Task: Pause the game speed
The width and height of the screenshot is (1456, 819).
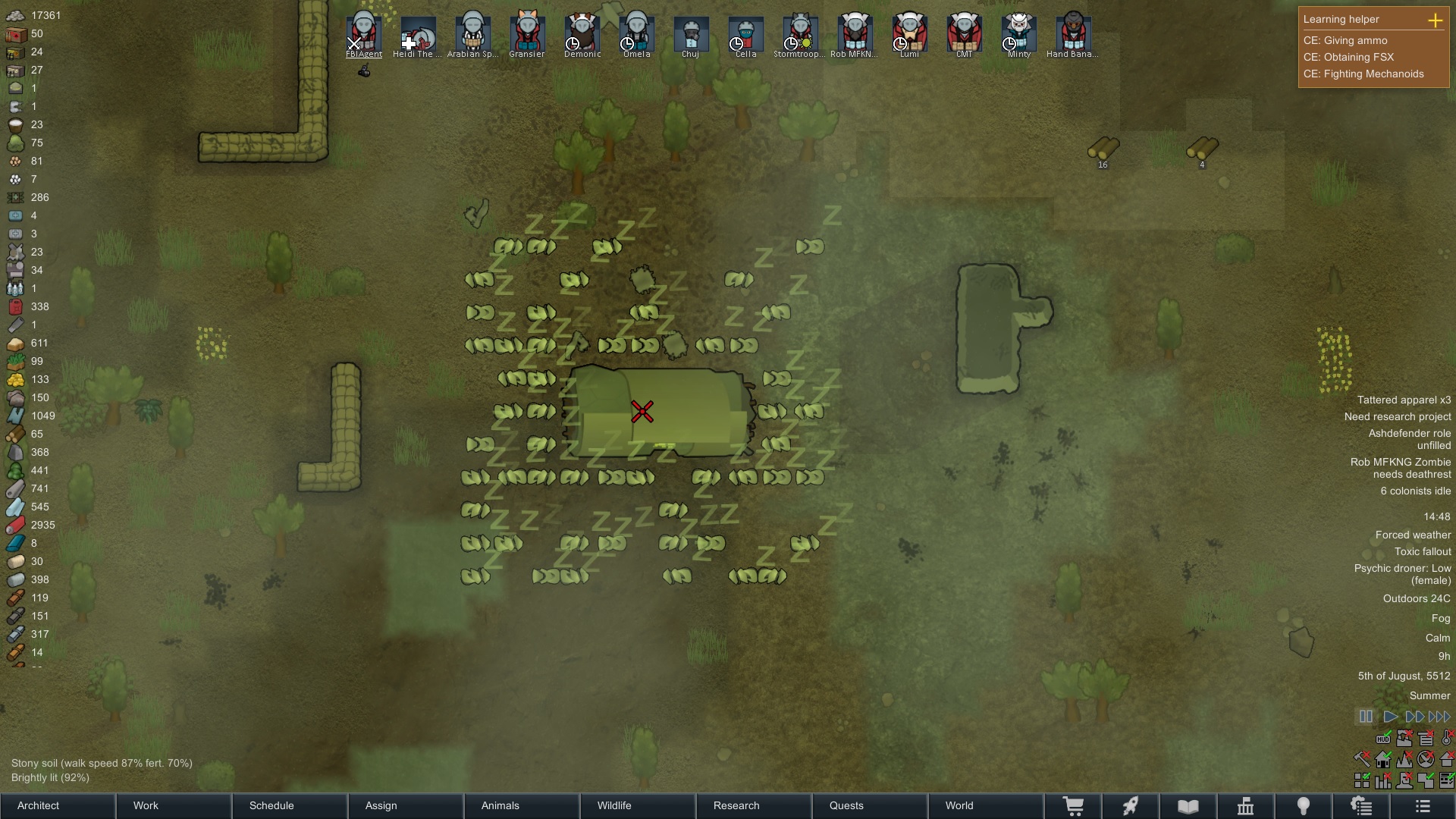Action: (1366, 717)
